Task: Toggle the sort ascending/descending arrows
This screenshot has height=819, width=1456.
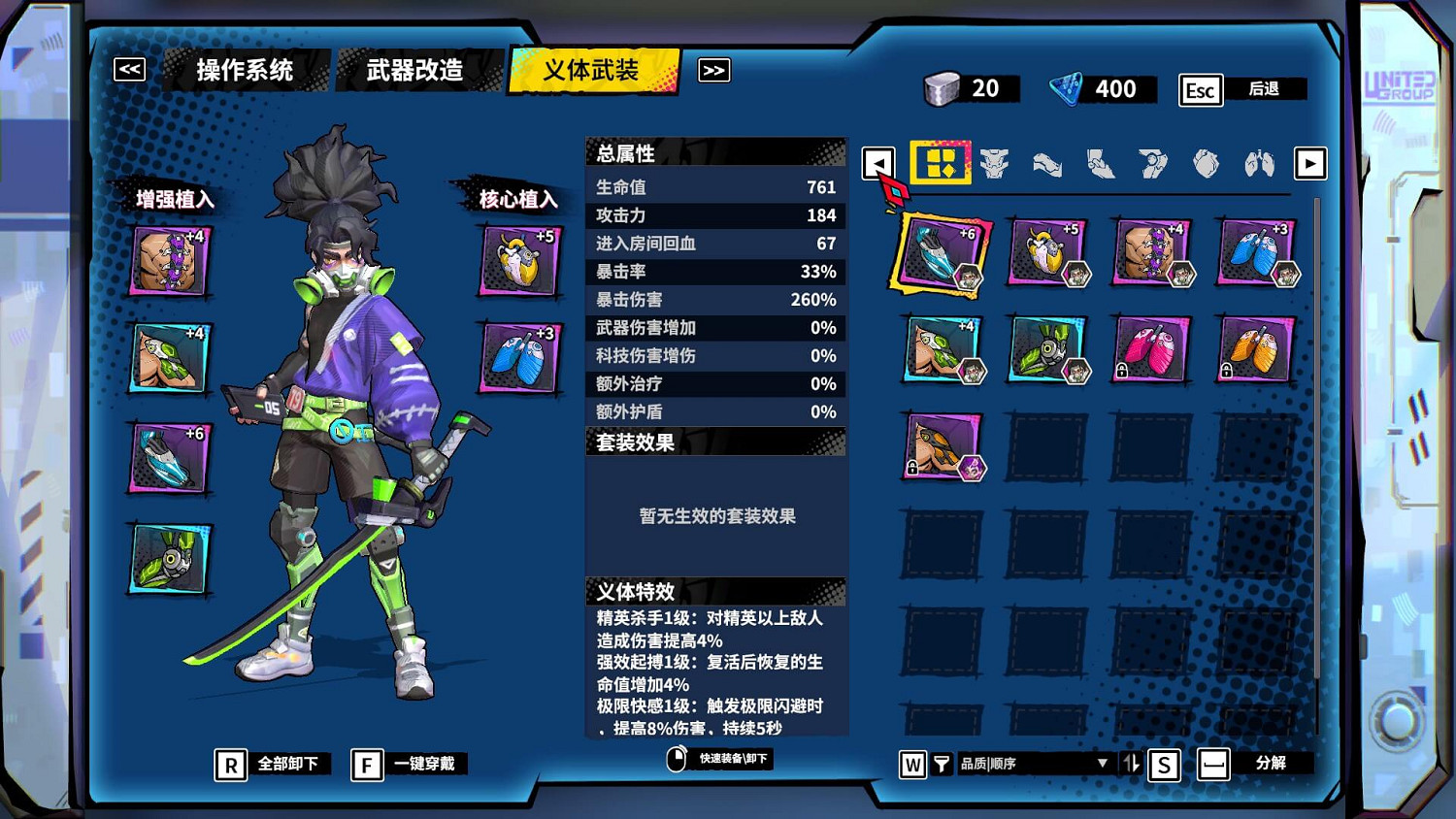Action: click(x=1130, y=764)
